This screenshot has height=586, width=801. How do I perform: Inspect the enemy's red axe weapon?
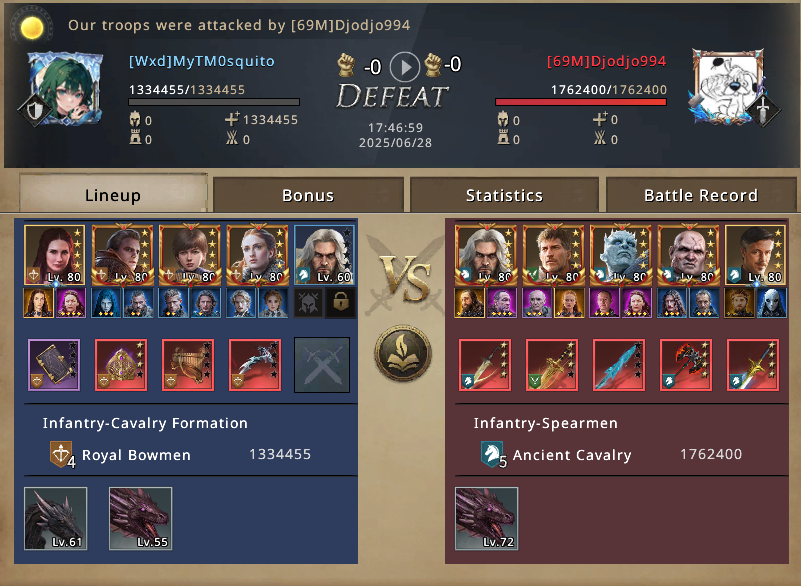[x=686, y=365]
